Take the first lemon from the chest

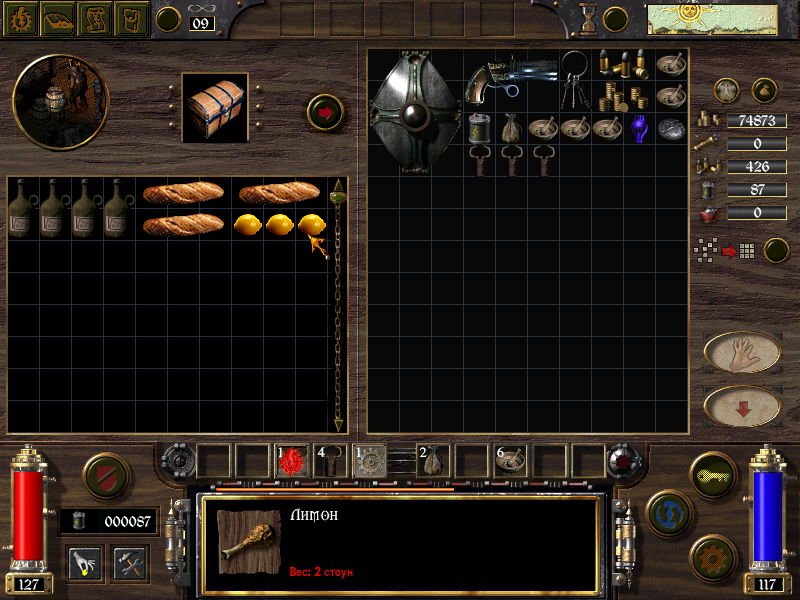[x=249, y=225]
